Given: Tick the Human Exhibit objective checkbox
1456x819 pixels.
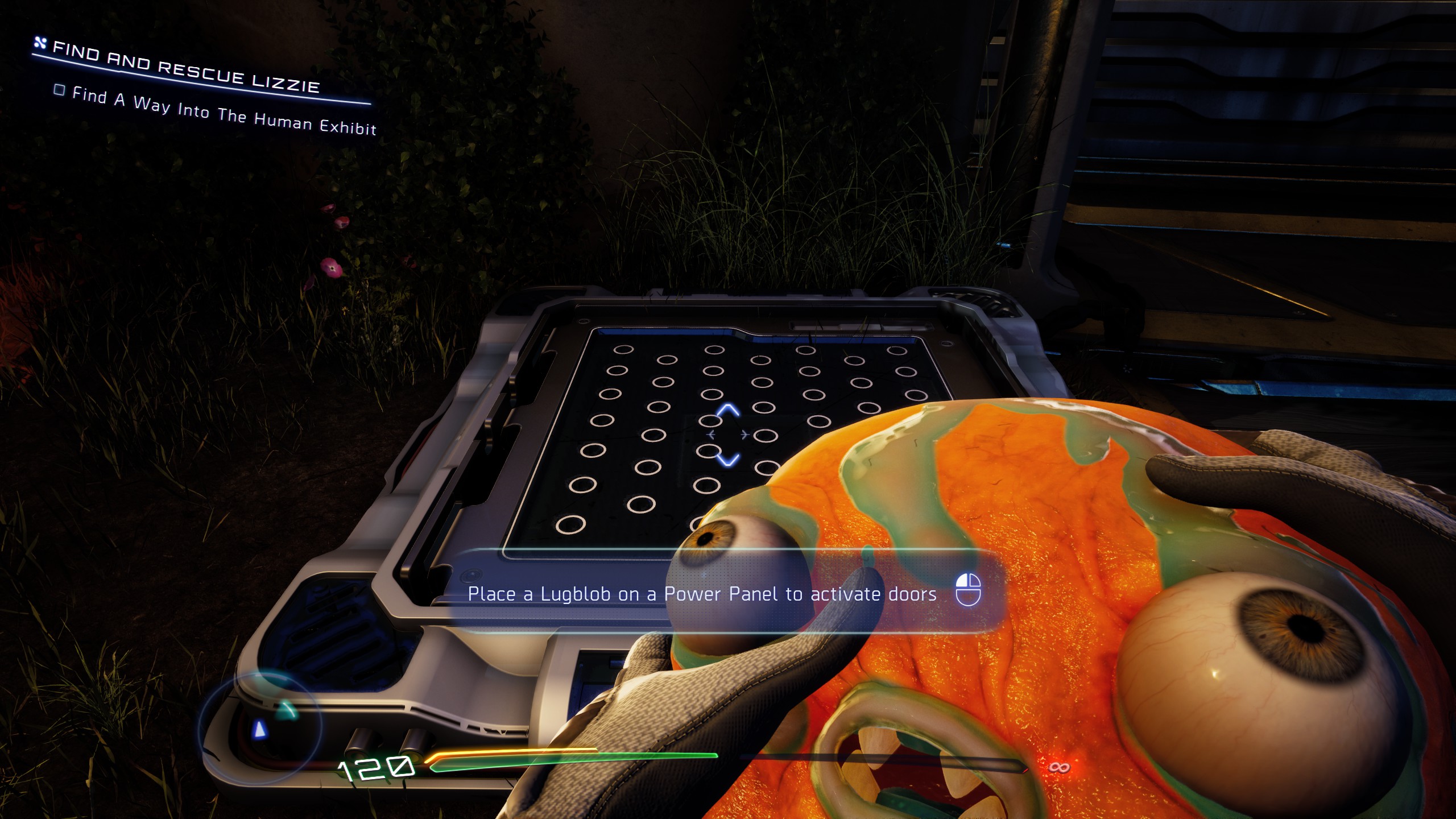Looking at the screenshot, I should (59, 90).
